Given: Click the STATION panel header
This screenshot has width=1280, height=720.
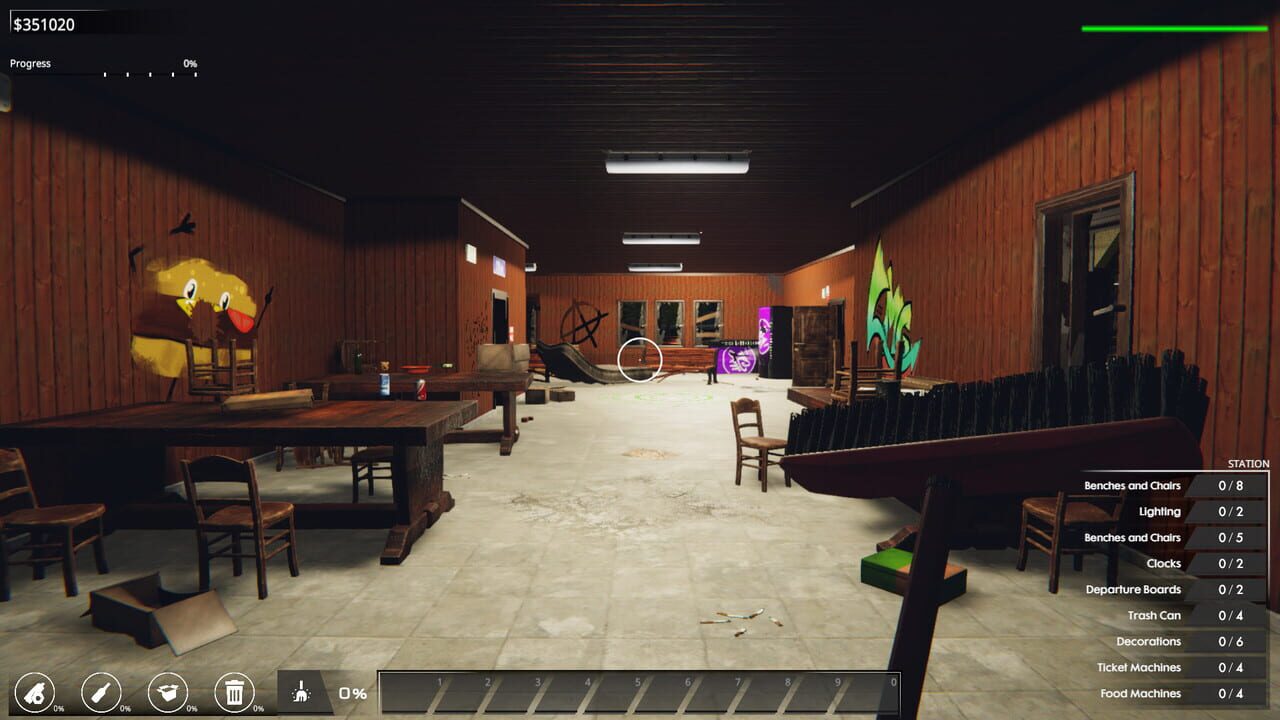Looking at the screenshot, I should click(x=1246, y=463).
